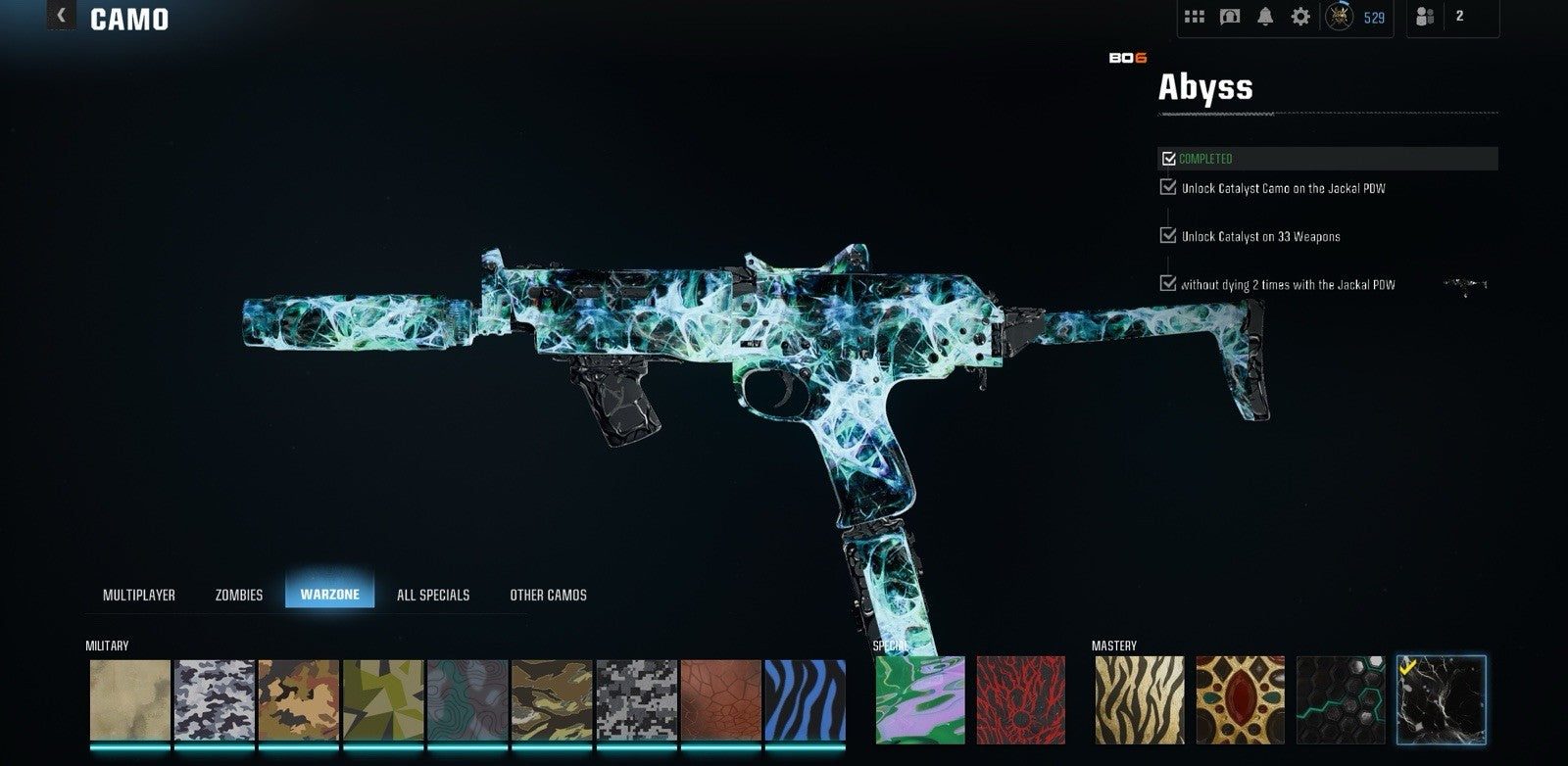Open the Zombies camo tab
The image size is (1568, 766).
(239, 595)
